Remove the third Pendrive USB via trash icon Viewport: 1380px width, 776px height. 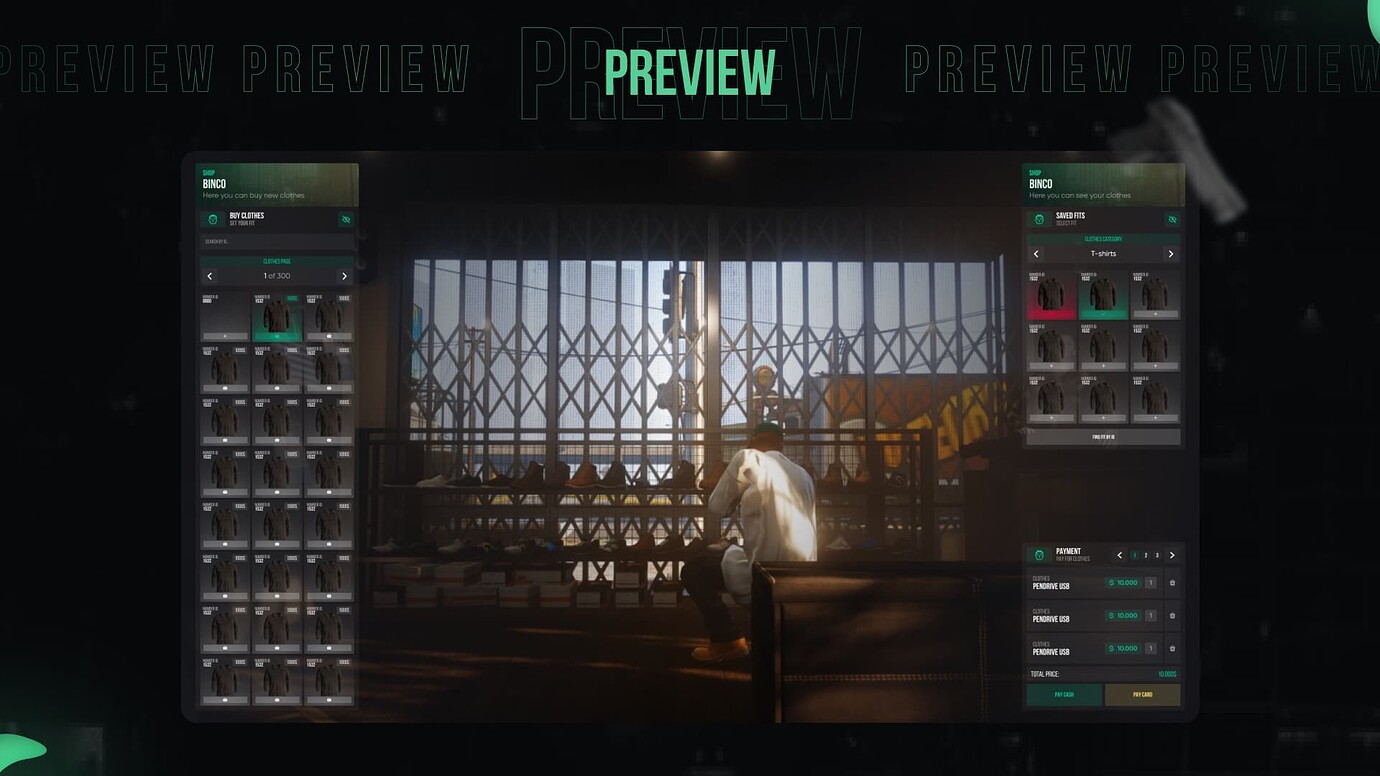pyautogui.click(x=1171, y=647)
